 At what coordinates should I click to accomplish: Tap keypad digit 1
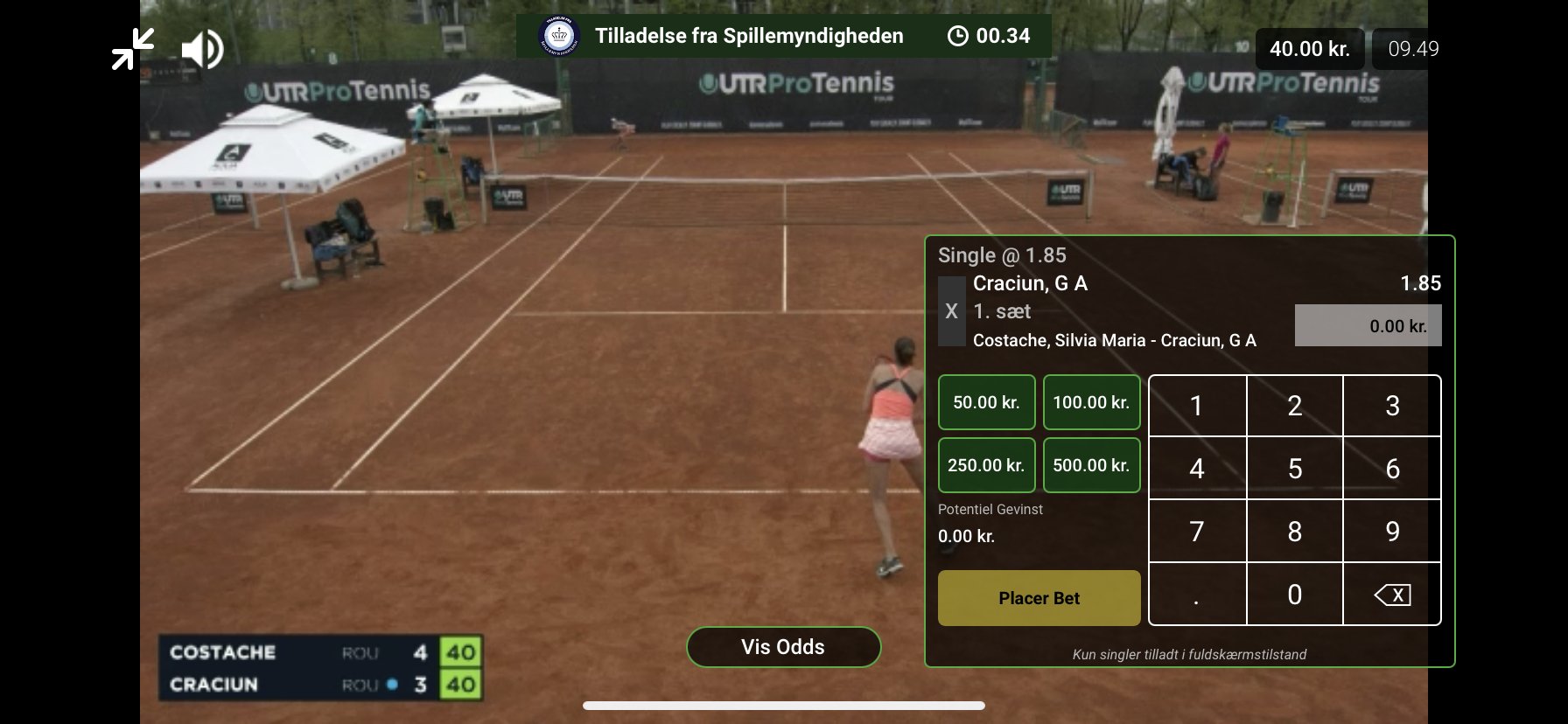pyautogui.click(x=1197, y=406)
